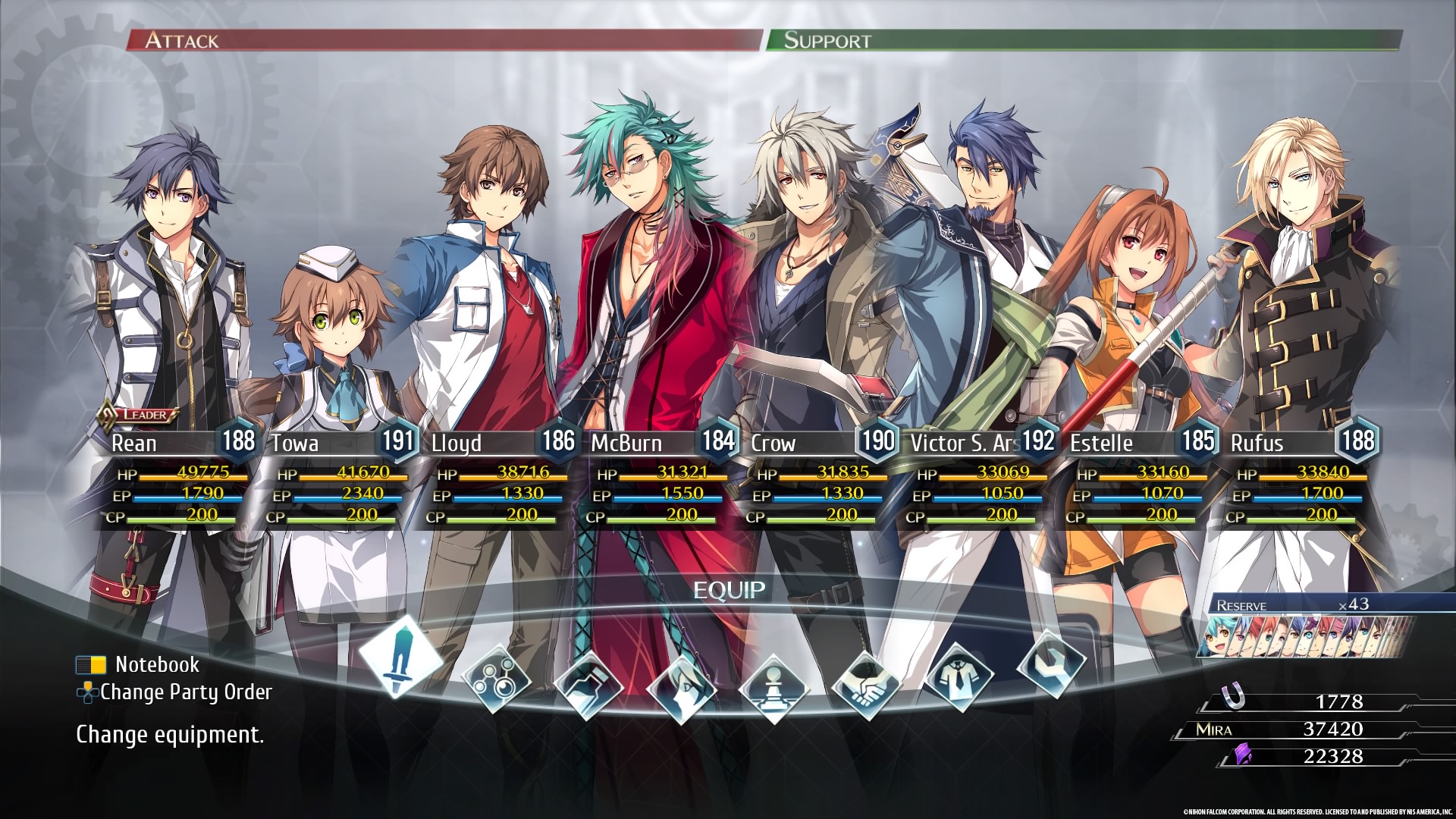1456x819 pixels.
Task: Select the handshake link menu icon
Action: [x=867, y=685]
